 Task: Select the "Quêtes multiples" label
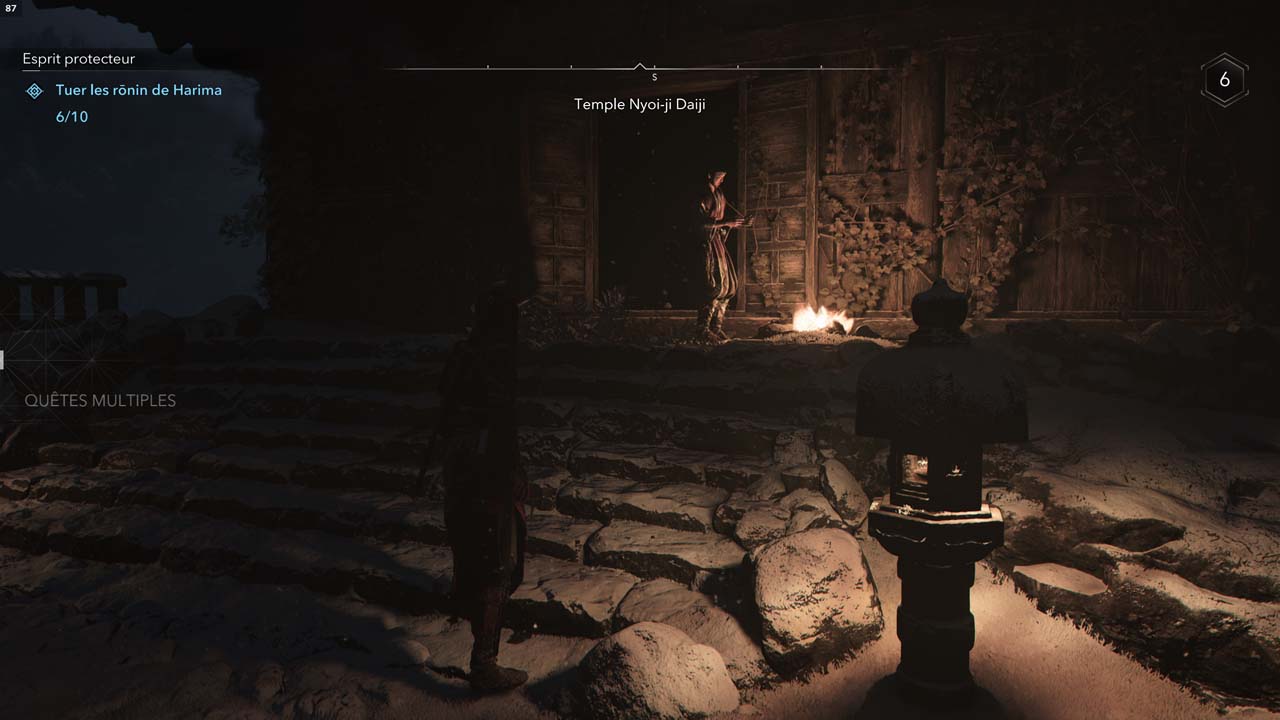(x=100, y=400)
